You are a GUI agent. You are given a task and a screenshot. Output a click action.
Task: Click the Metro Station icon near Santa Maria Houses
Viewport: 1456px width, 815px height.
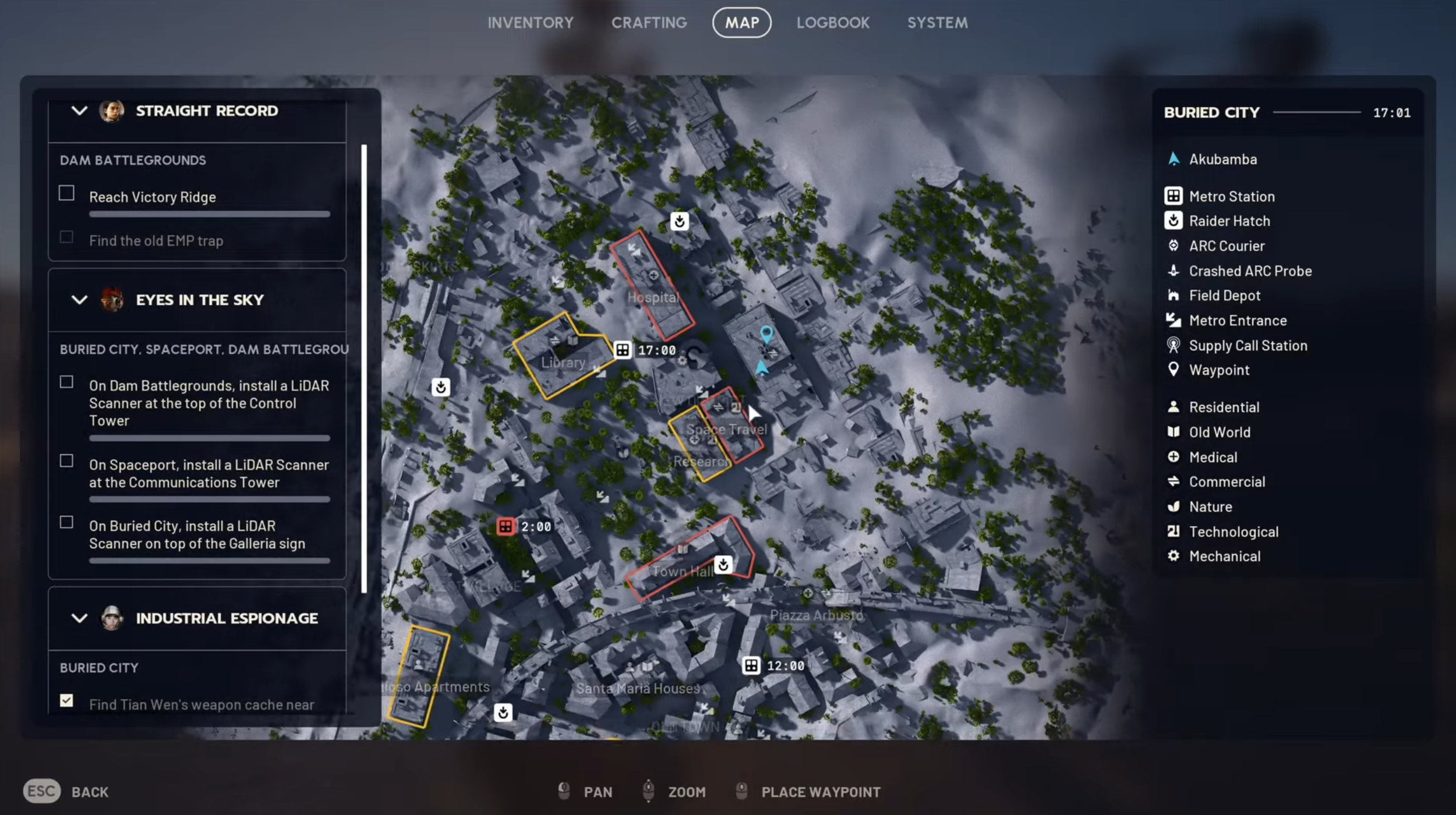(751, 665)
